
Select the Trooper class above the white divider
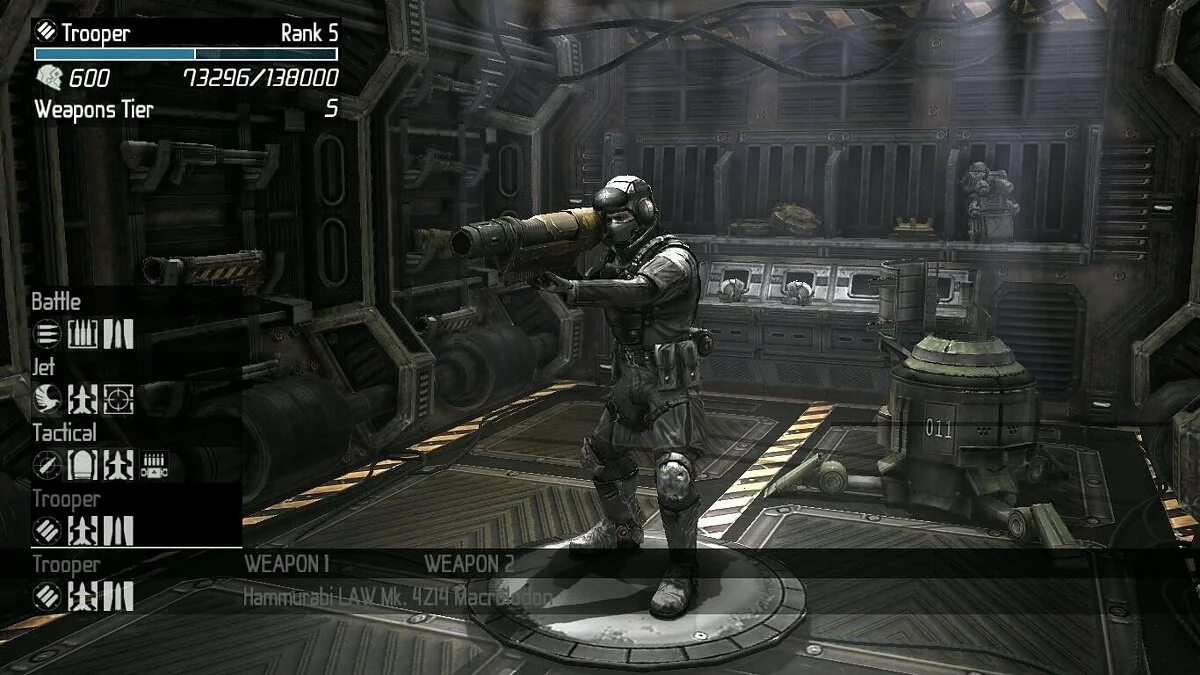tap(66, 499)
